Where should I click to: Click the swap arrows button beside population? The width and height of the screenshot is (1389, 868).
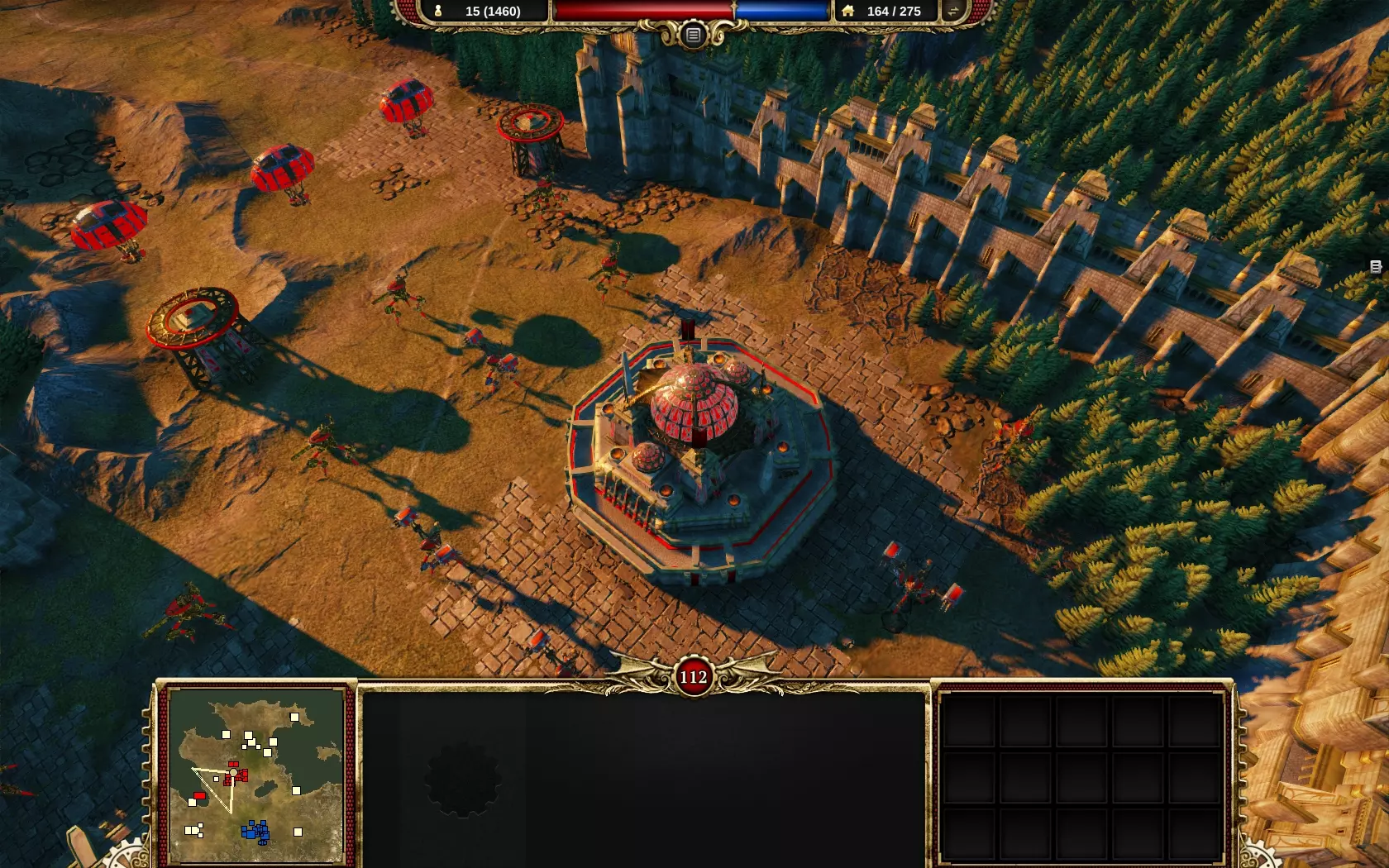pos(952,12)
